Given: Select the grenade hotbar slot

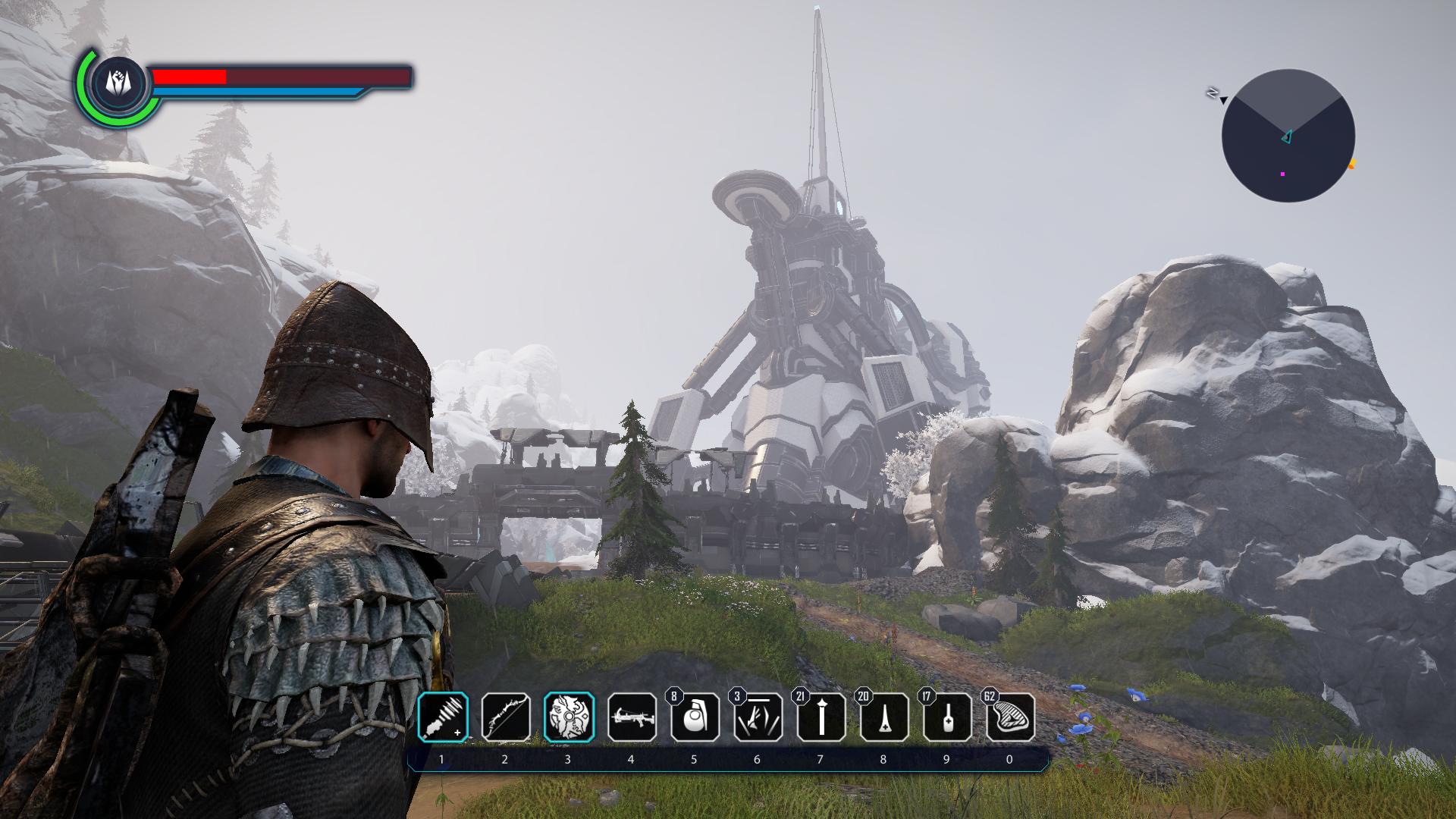Looking at the screenshot, I should [695, 717].
